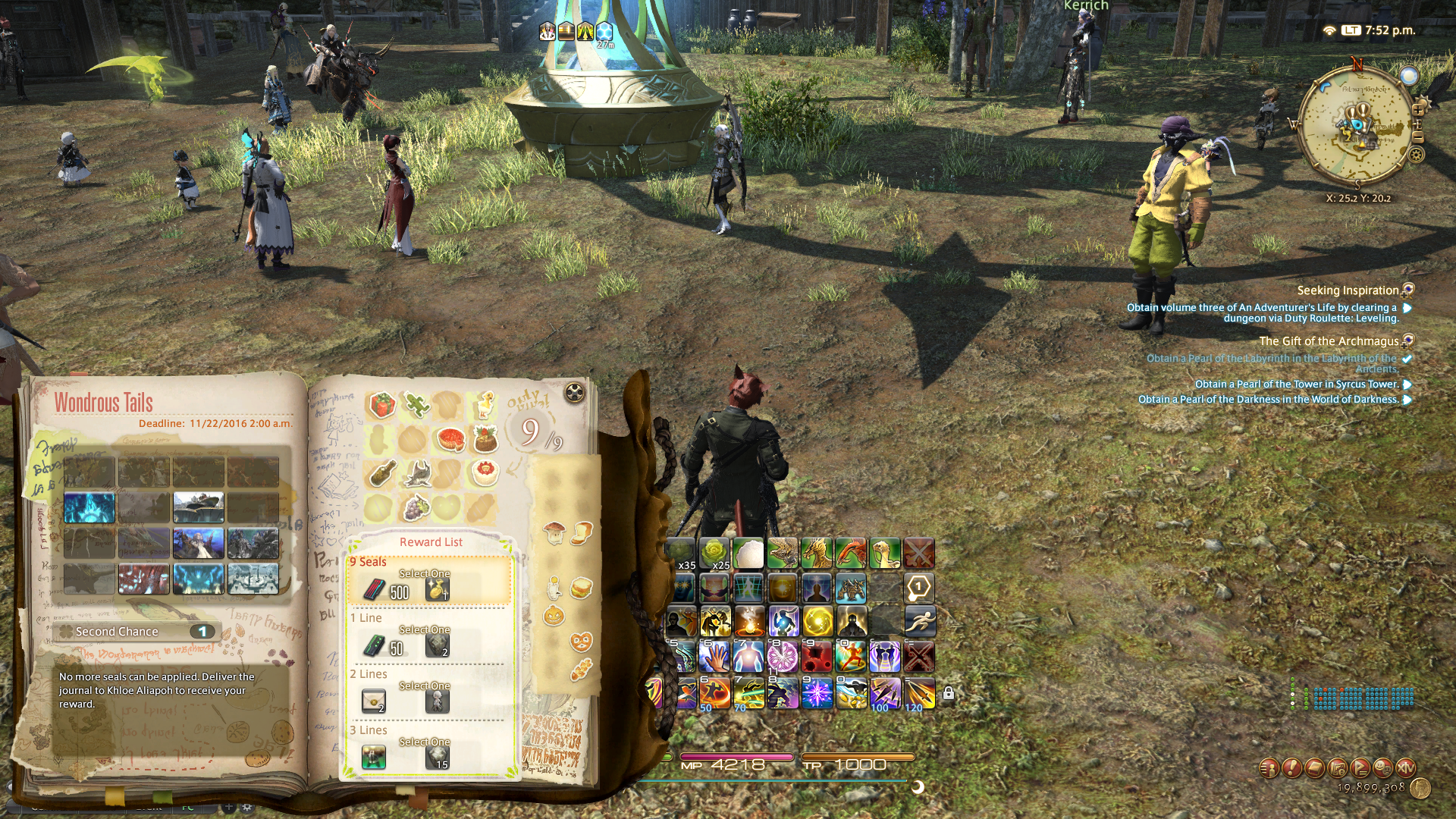
Task: Open the main menu via the XIV icon
Action: click(1407, 769)
